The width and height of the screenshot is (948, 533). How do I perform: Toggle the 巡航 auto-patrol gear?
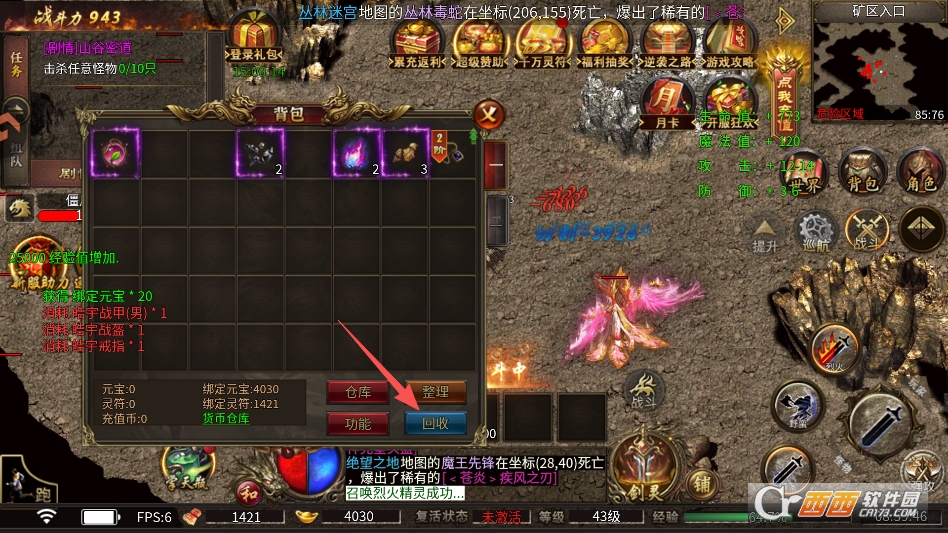pos(815,232)
